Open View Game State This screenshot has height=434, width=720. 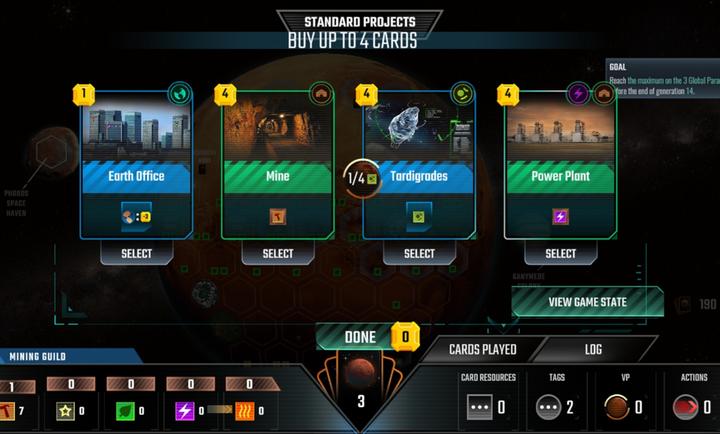(588, 301)
